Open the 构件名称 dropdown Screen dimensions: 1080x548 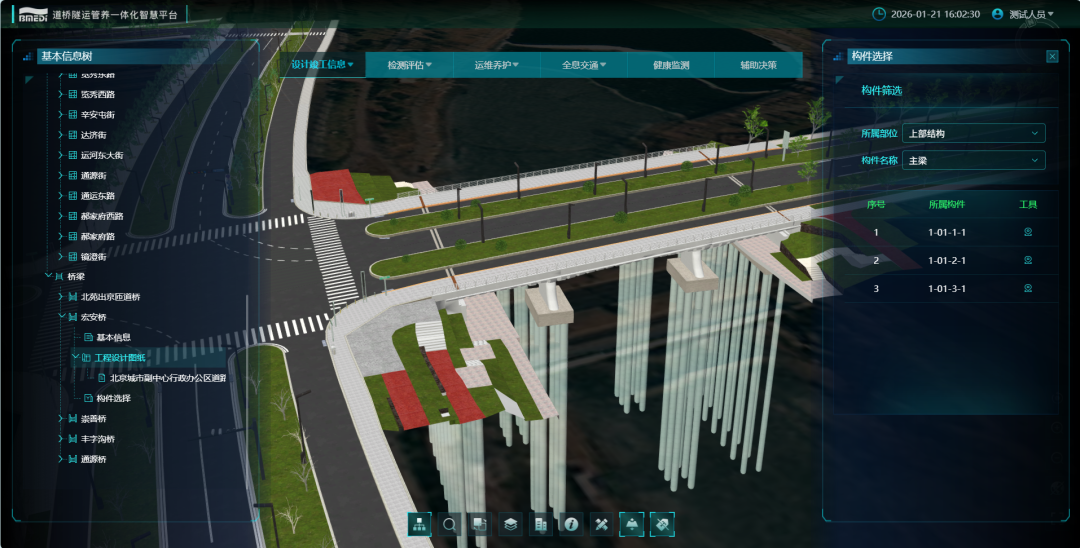tap(973, 160)
